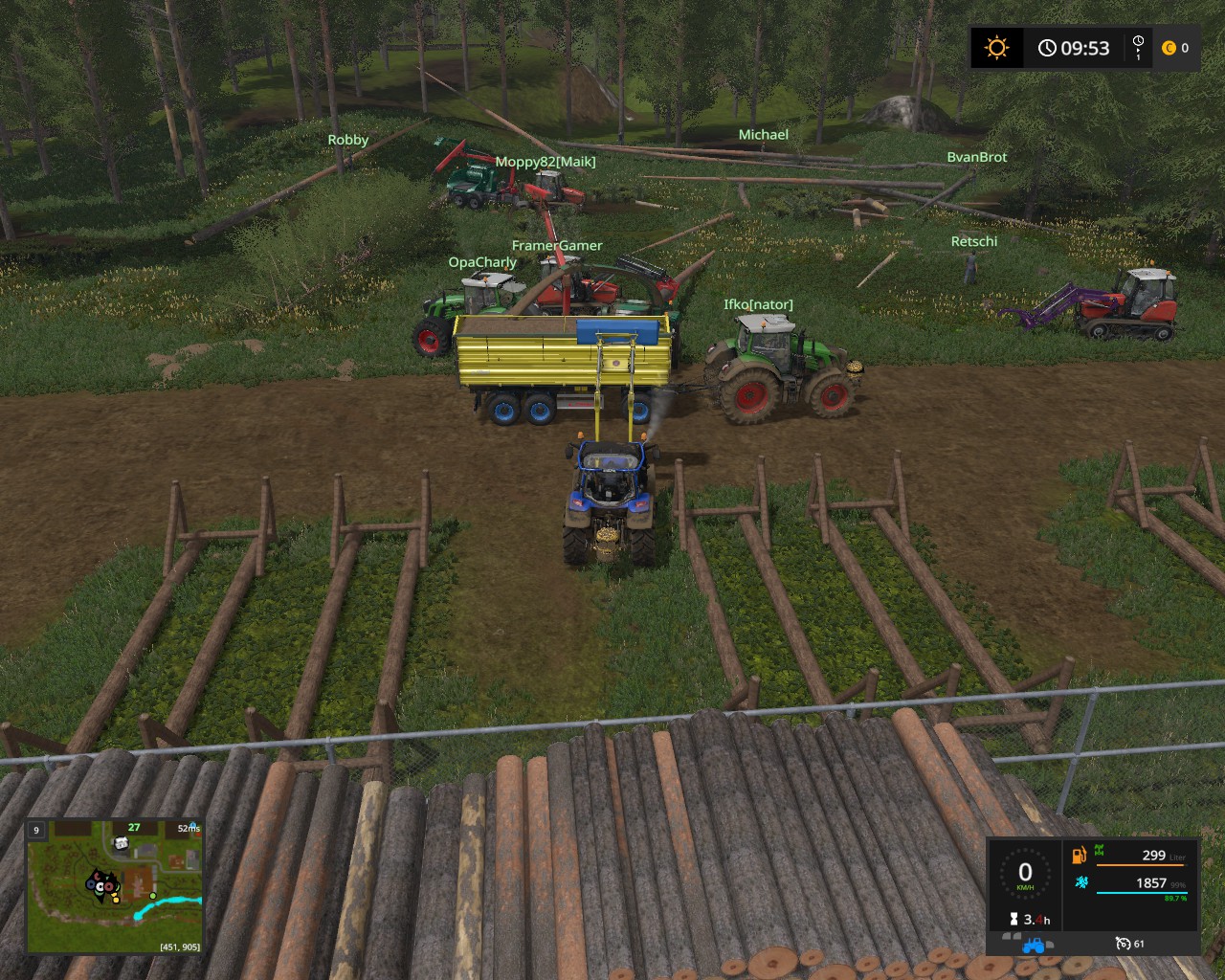Select the green dot marker on minimap

pyautogui.click(x=152, y=897)
